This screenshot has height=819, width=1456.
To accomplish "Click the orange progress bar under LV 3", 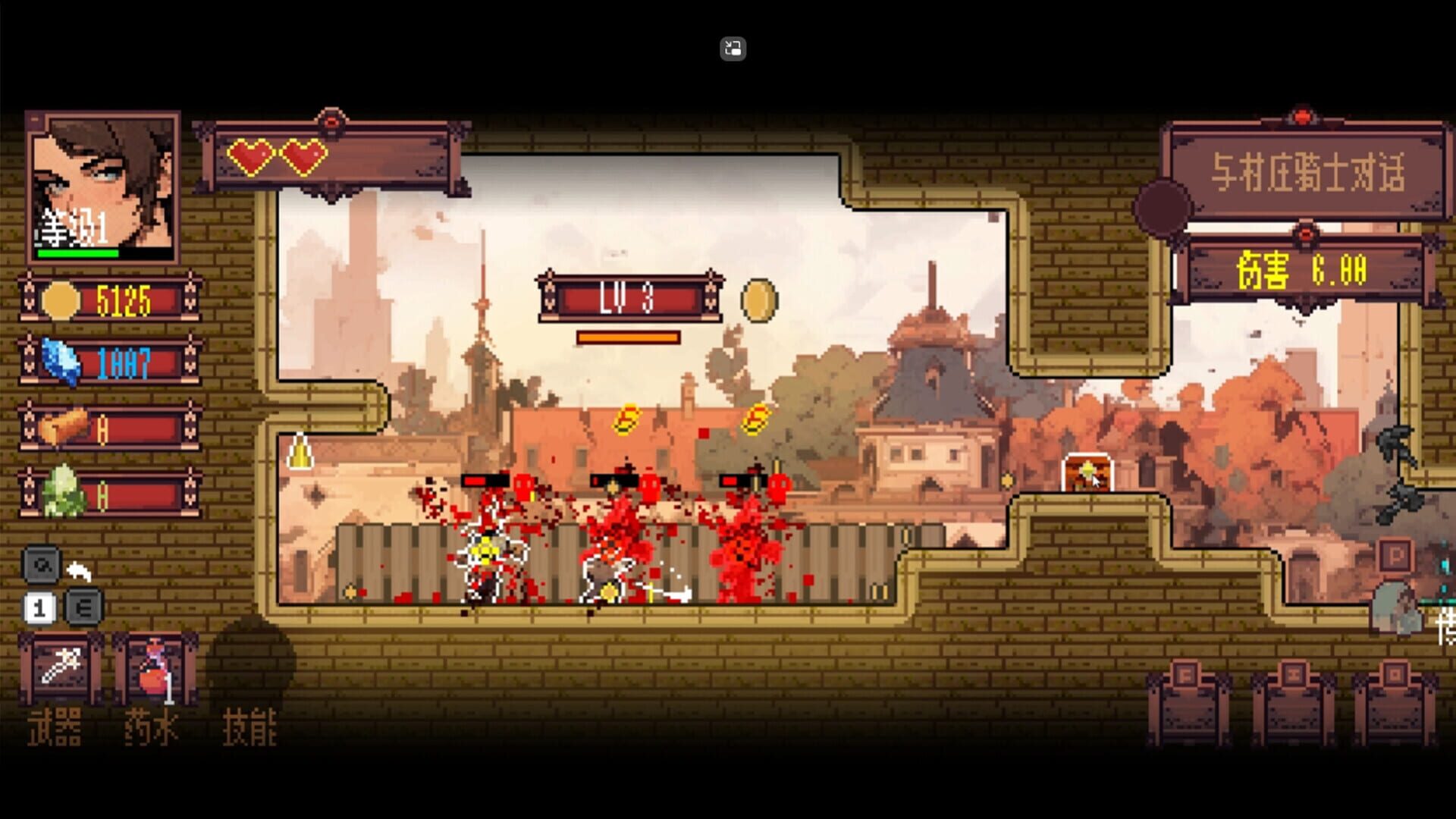I will coord(627,336).
